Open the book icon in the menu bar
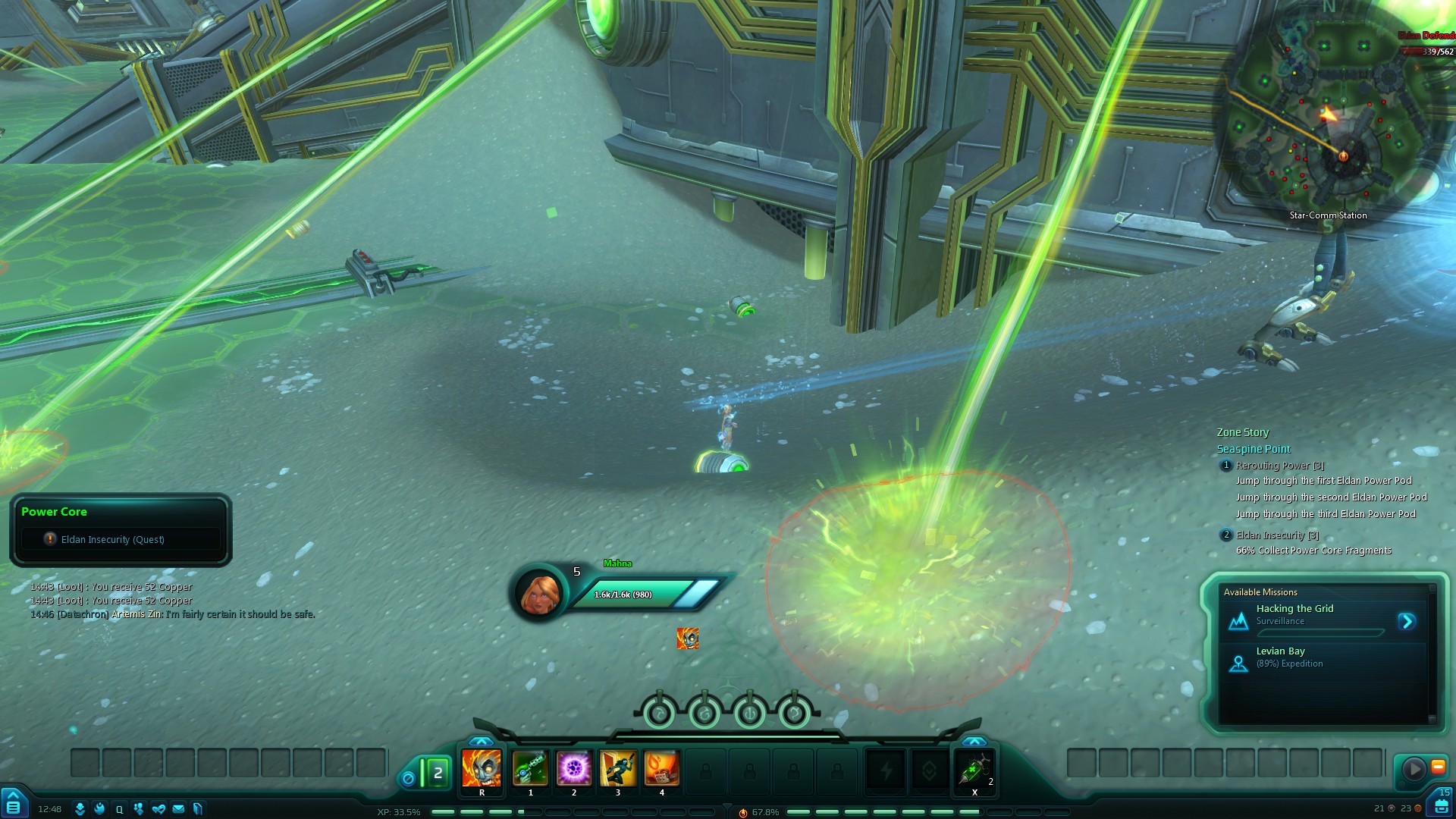 click(x=198, y=809)
